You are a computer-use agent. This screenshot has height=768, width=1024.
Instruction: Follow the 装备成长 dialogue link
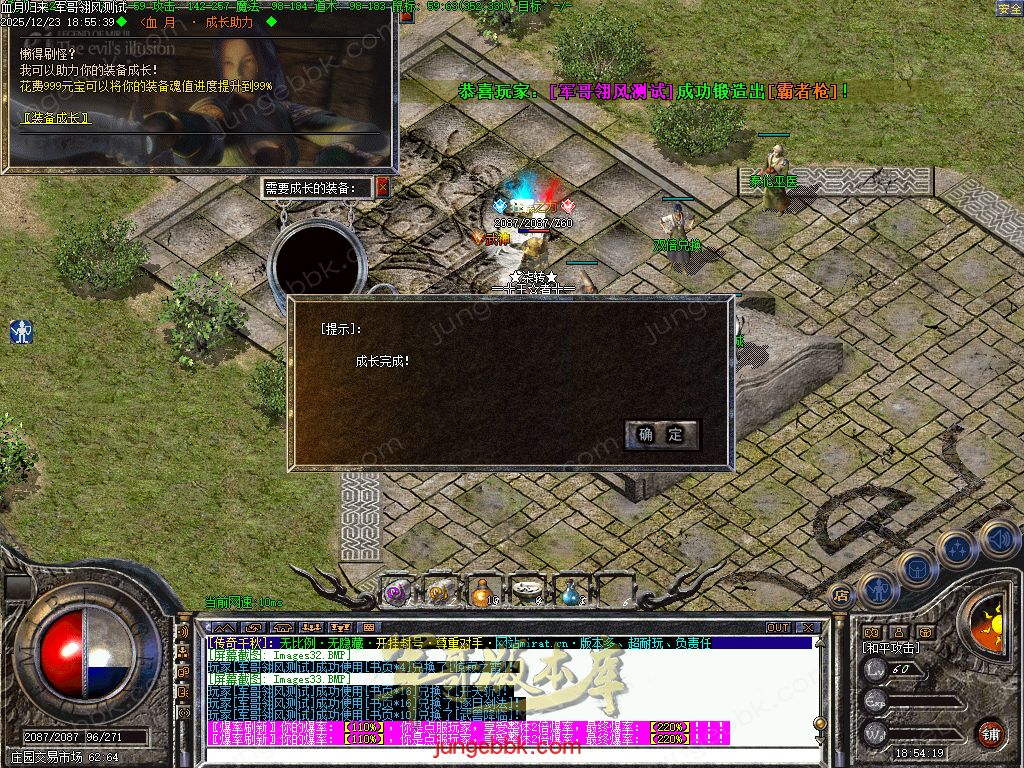coord(56,118)
